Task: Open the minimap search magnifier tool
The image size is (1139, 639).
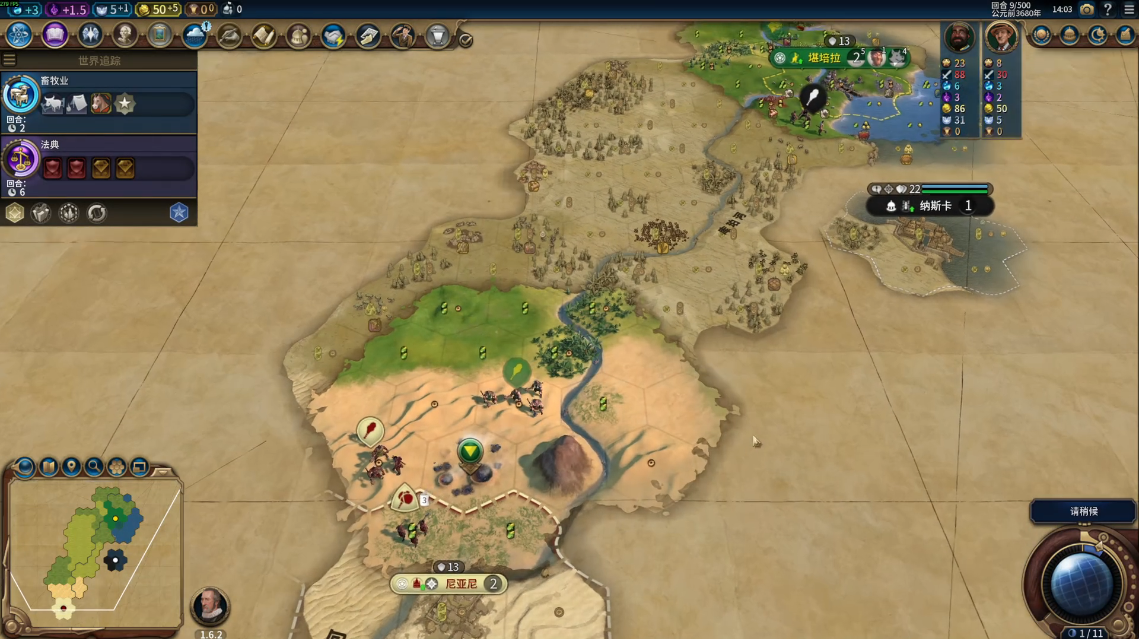Action: [94, 466]
